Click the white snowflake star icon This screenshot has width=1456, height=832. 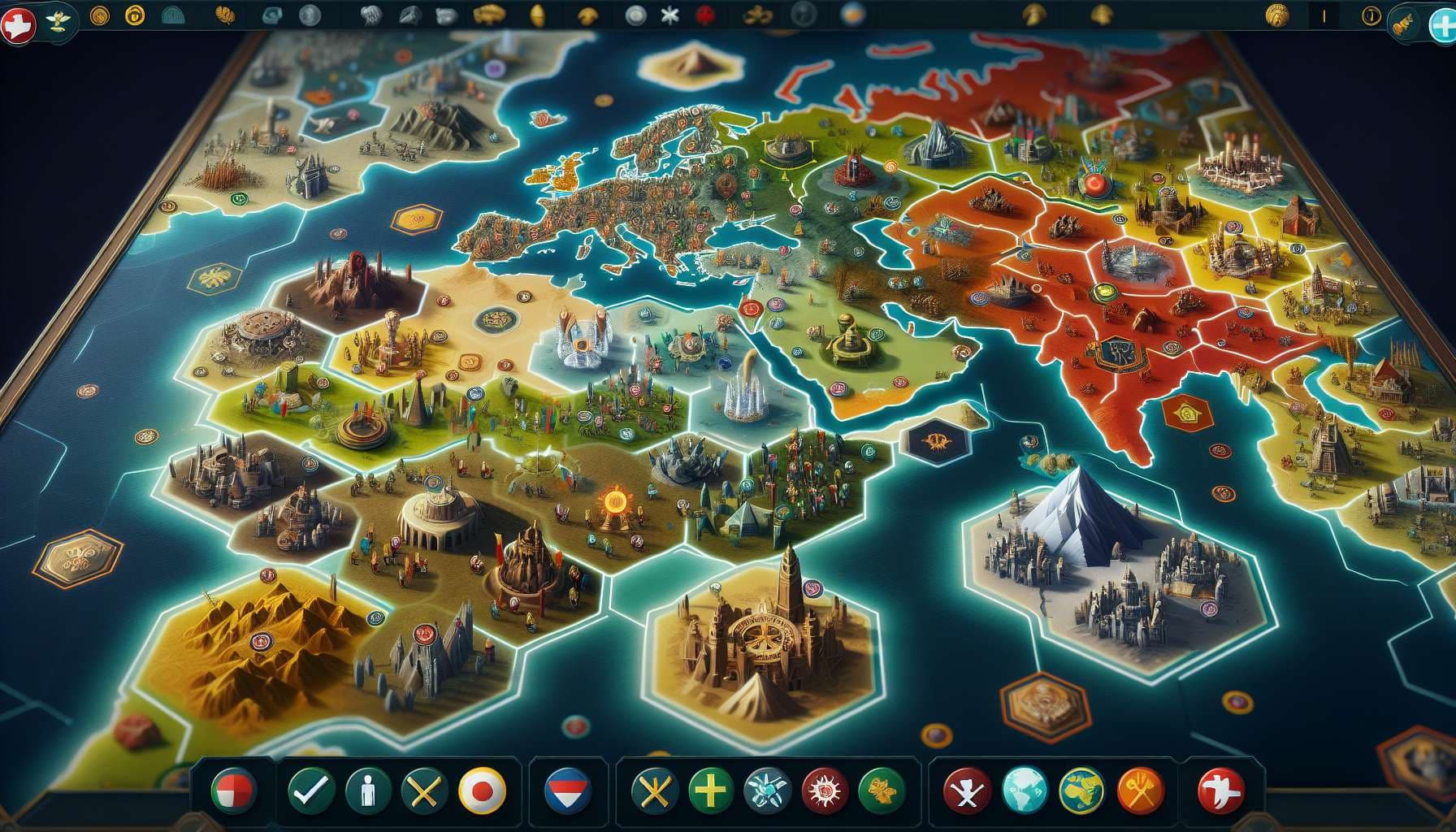tap(669, 15)
